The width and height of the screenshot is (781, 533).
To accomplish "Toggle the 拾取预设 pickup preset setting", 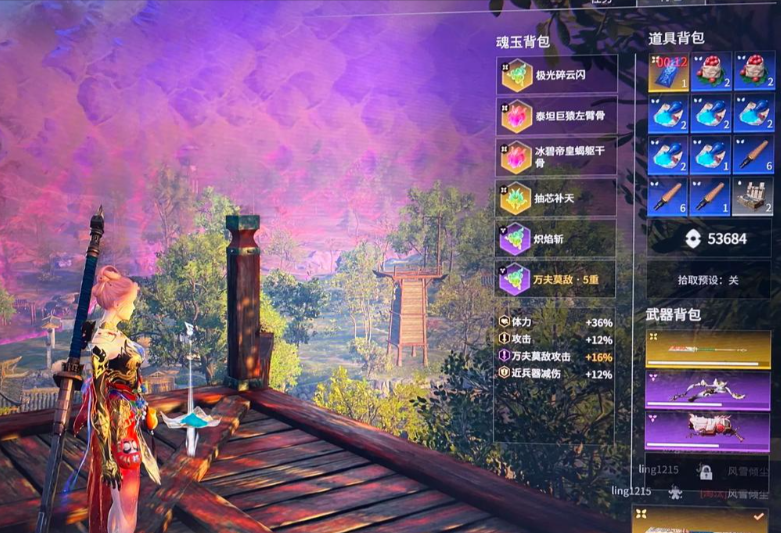I will point(710,281).
